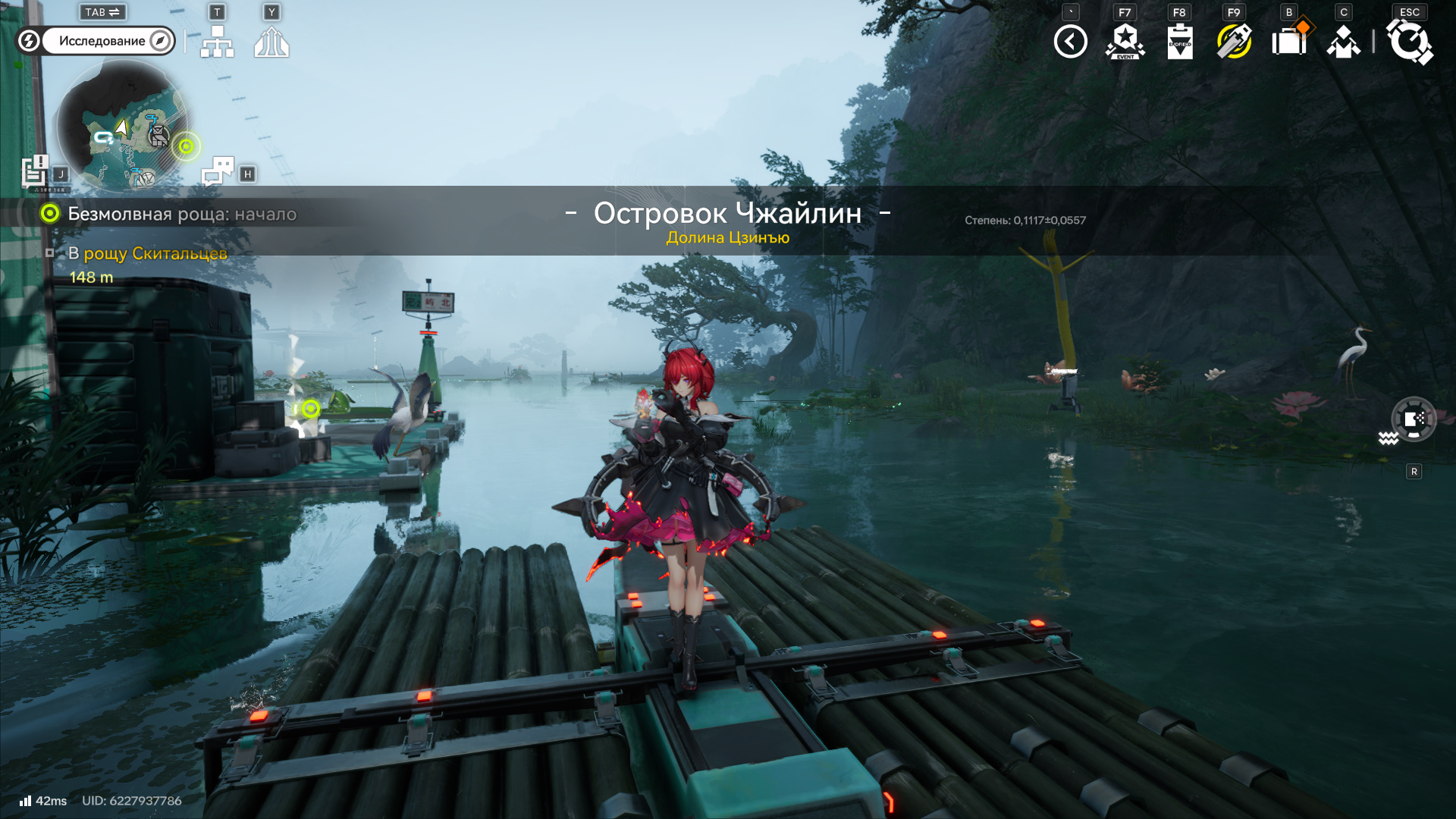Activate the round gadget icon at right edge
1456x819 pixels.
click(1414, 419)
